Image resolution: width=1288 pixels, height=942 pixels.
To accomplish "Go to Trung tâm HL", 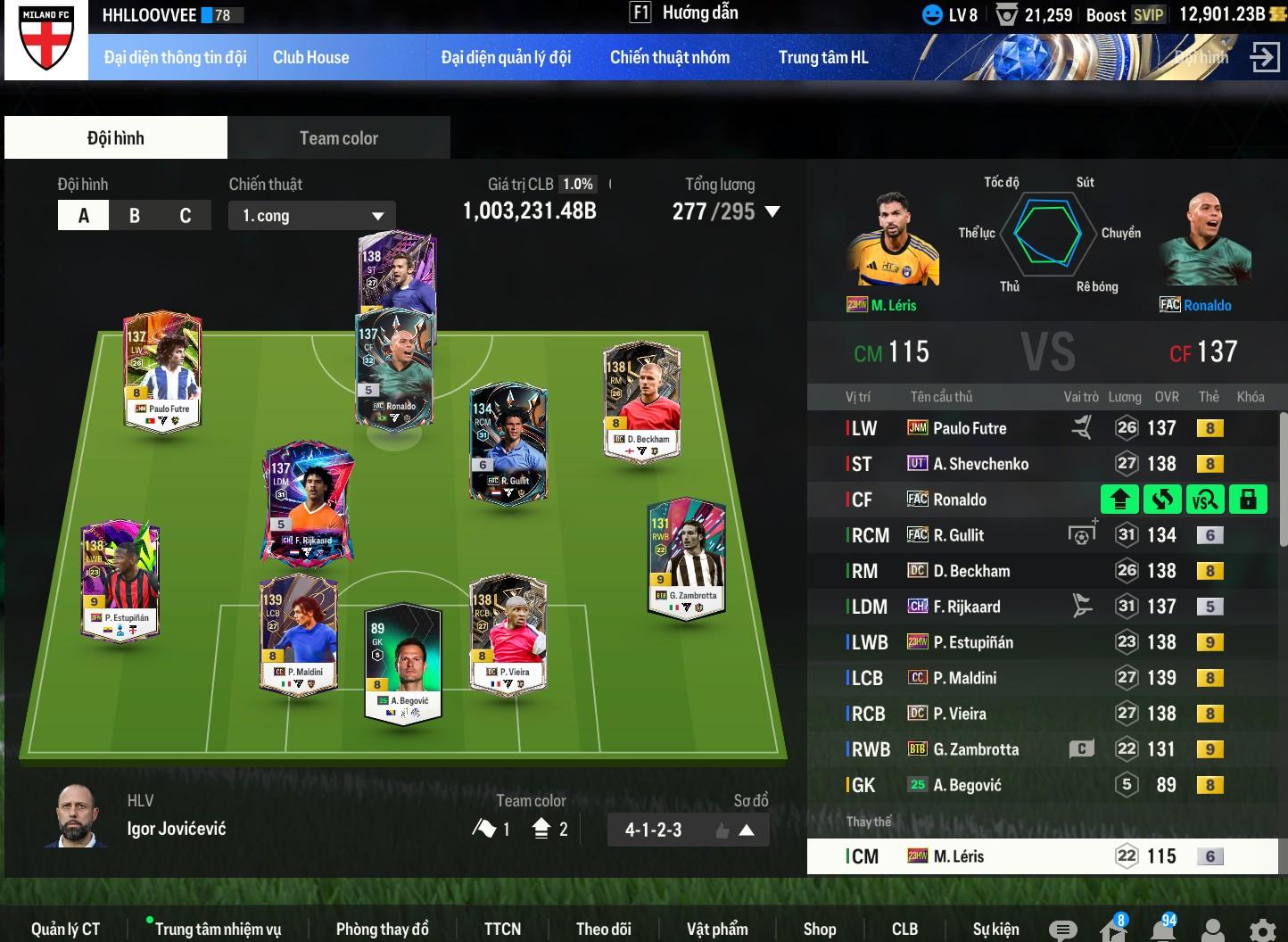I will tap(822, 58).
